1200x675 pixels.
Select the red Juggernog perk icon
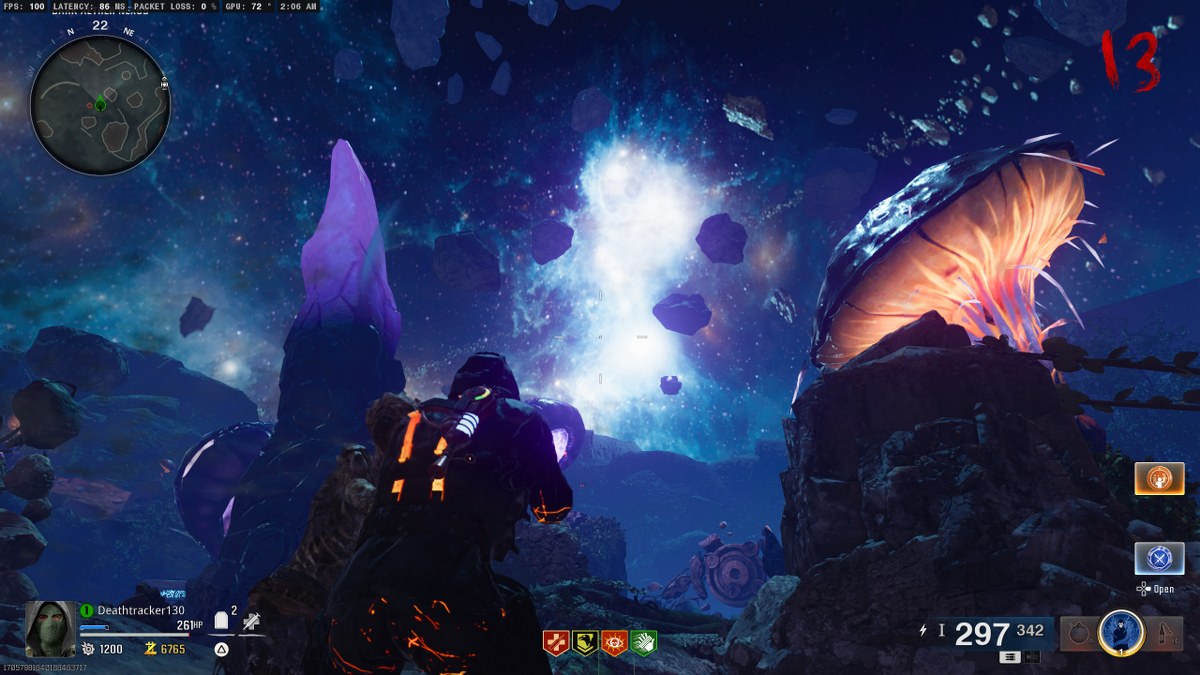click(x=555, y=643)
